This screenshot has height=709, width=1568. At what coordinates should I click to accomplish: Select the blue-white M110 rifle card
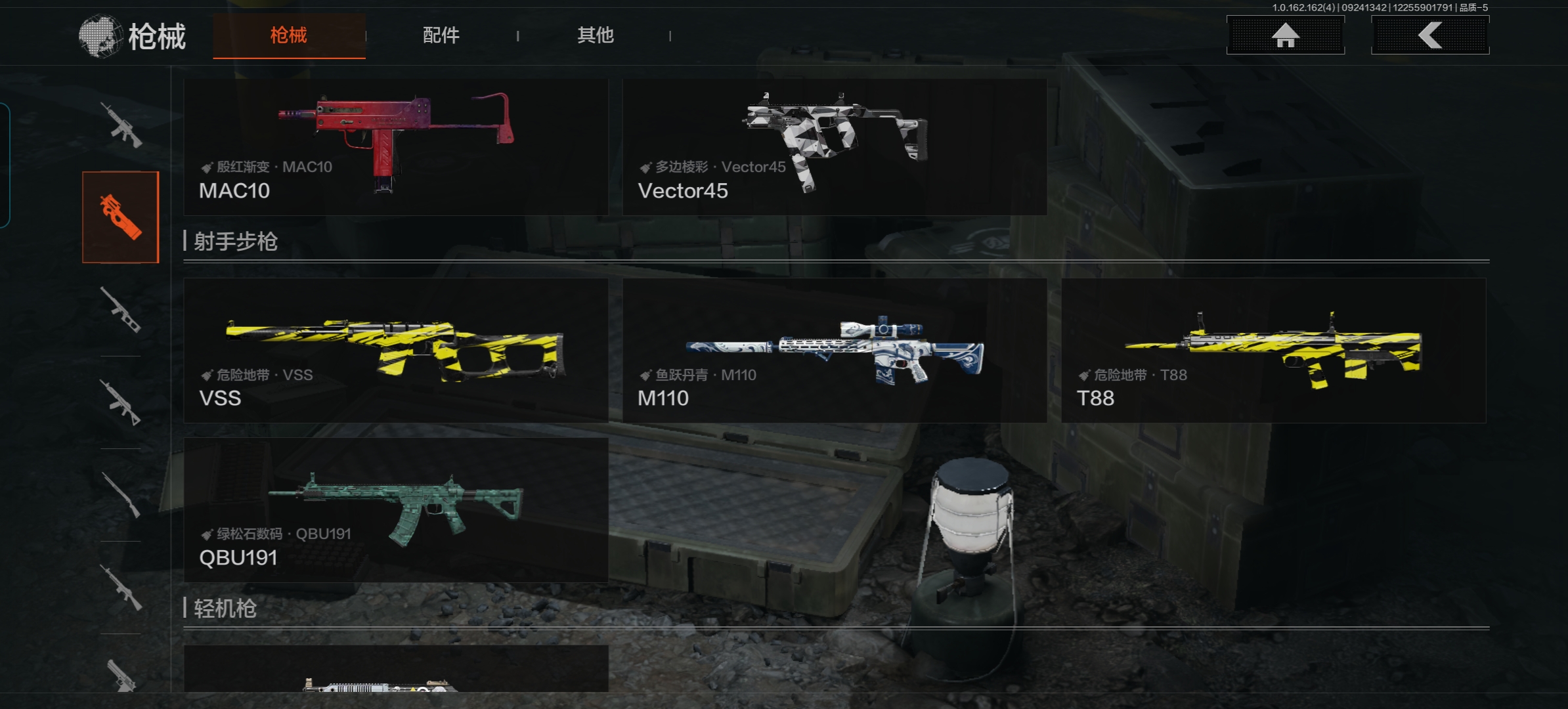[834, 350]
